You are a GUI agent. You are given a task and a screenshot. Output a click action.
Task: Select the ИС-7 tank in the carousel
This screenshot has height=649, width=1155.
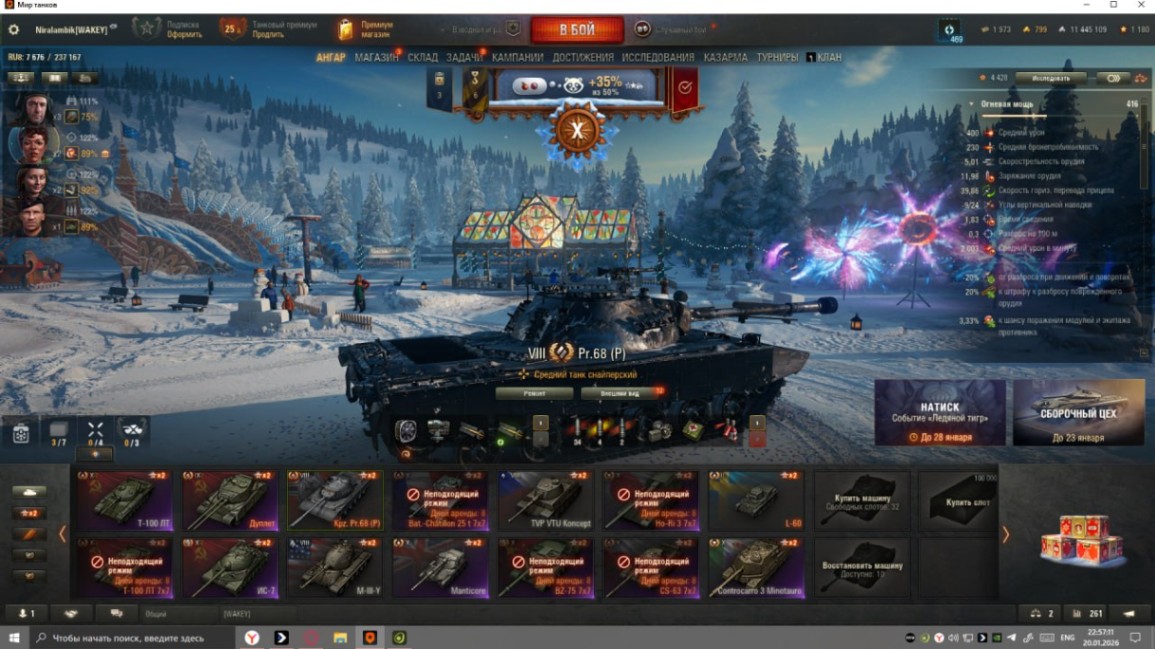click(x=230, y=568)
